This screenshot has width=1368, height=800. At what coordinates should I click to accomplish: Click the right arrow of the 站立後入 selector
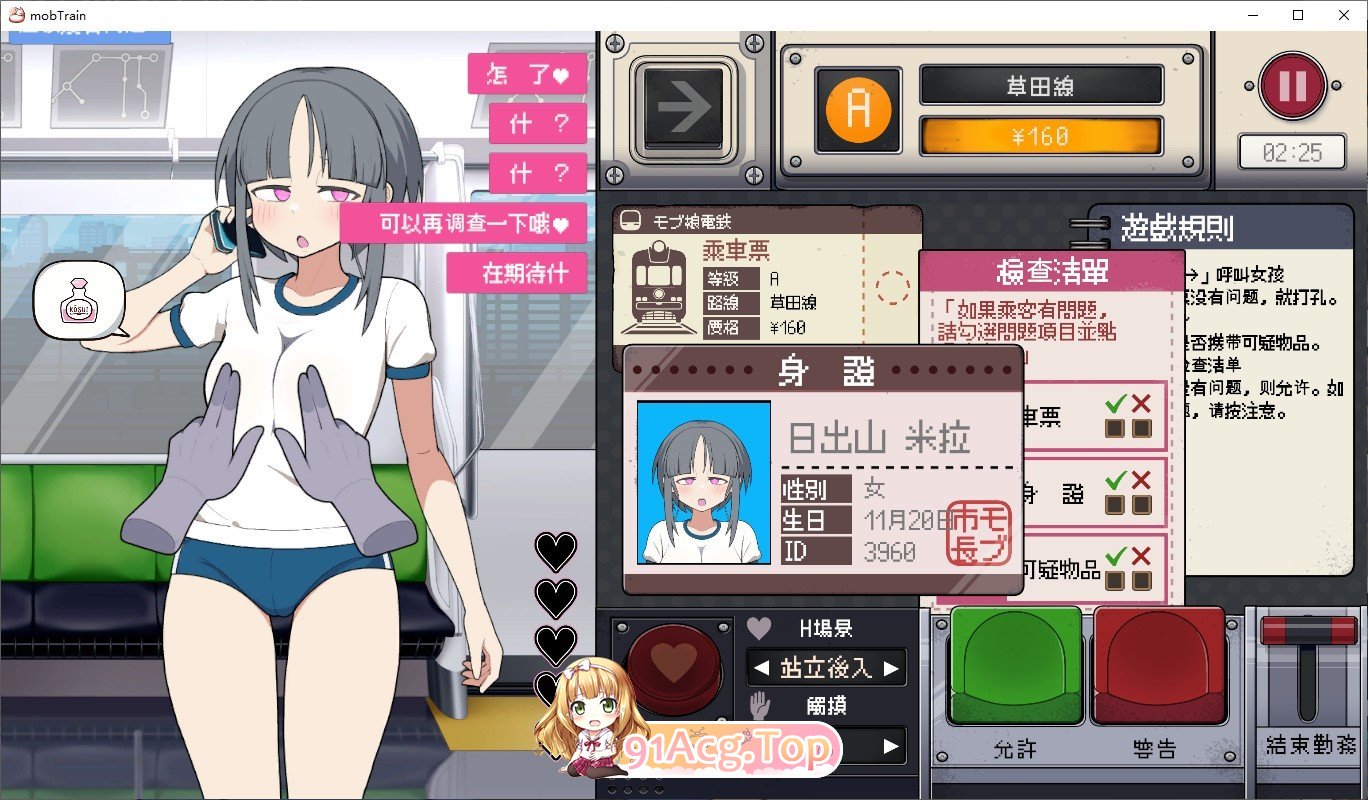click(892, 668)
